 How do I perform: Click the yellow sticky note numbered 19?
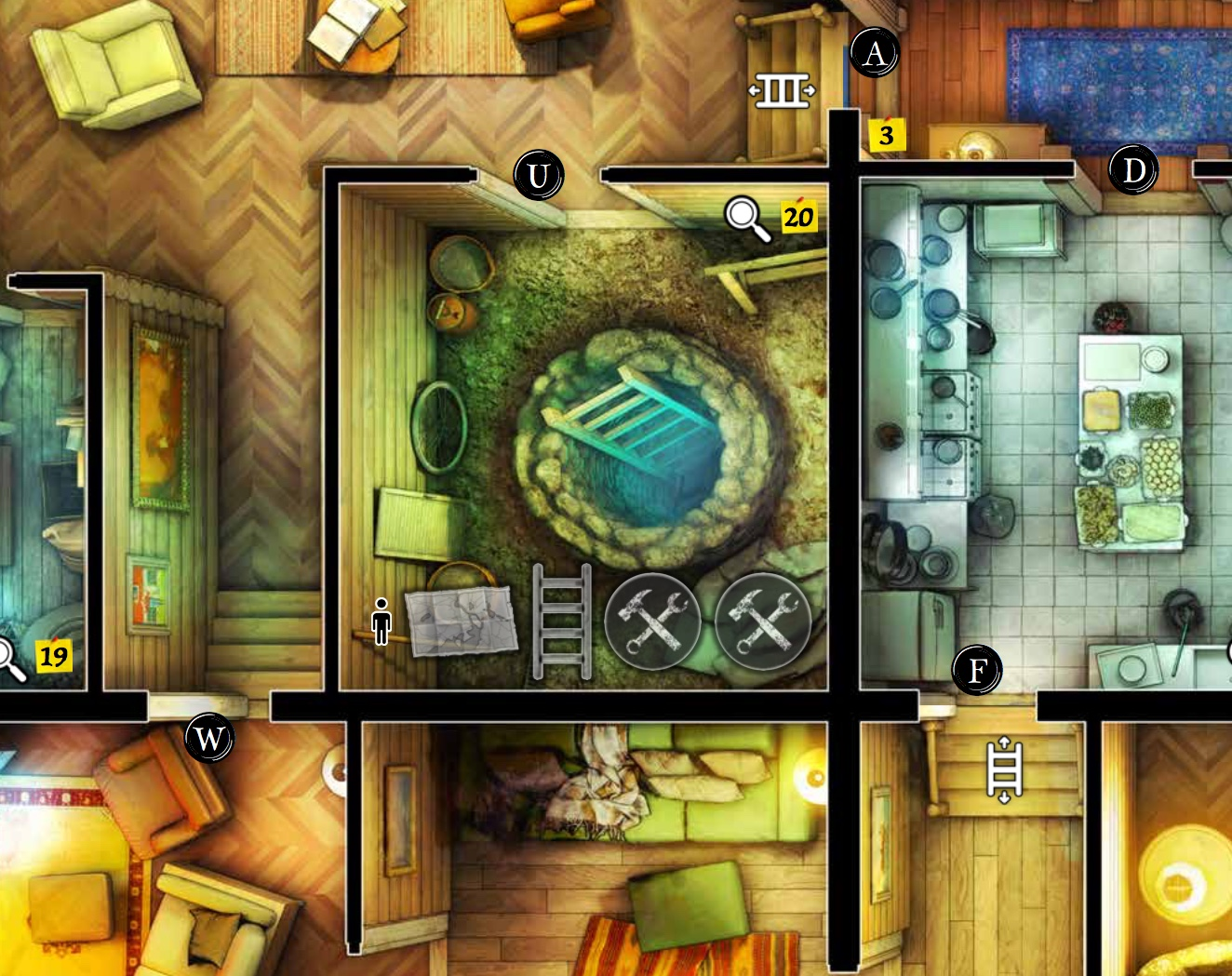(54, 656)
